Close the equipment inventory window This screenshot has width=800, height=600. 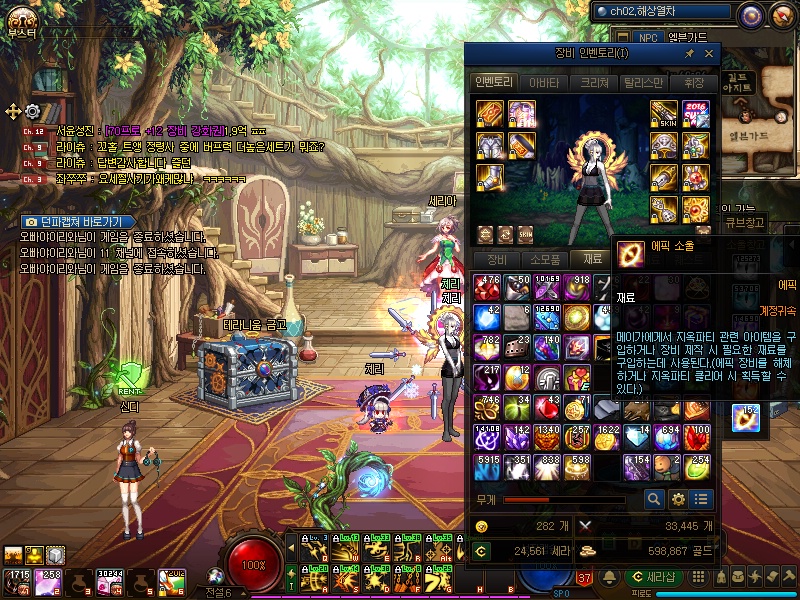[709, 53]
